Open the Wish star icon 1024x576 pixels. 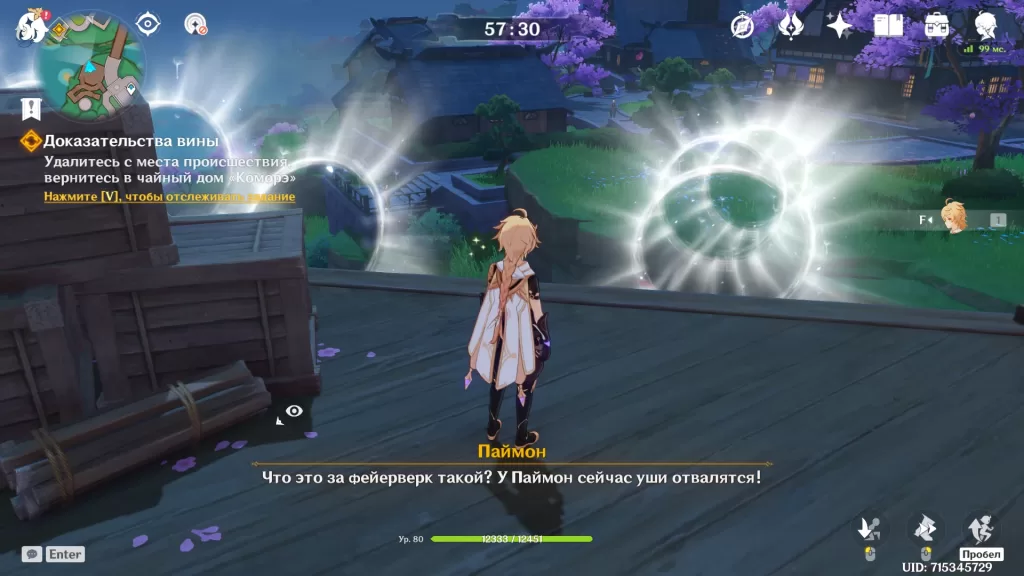840,25
